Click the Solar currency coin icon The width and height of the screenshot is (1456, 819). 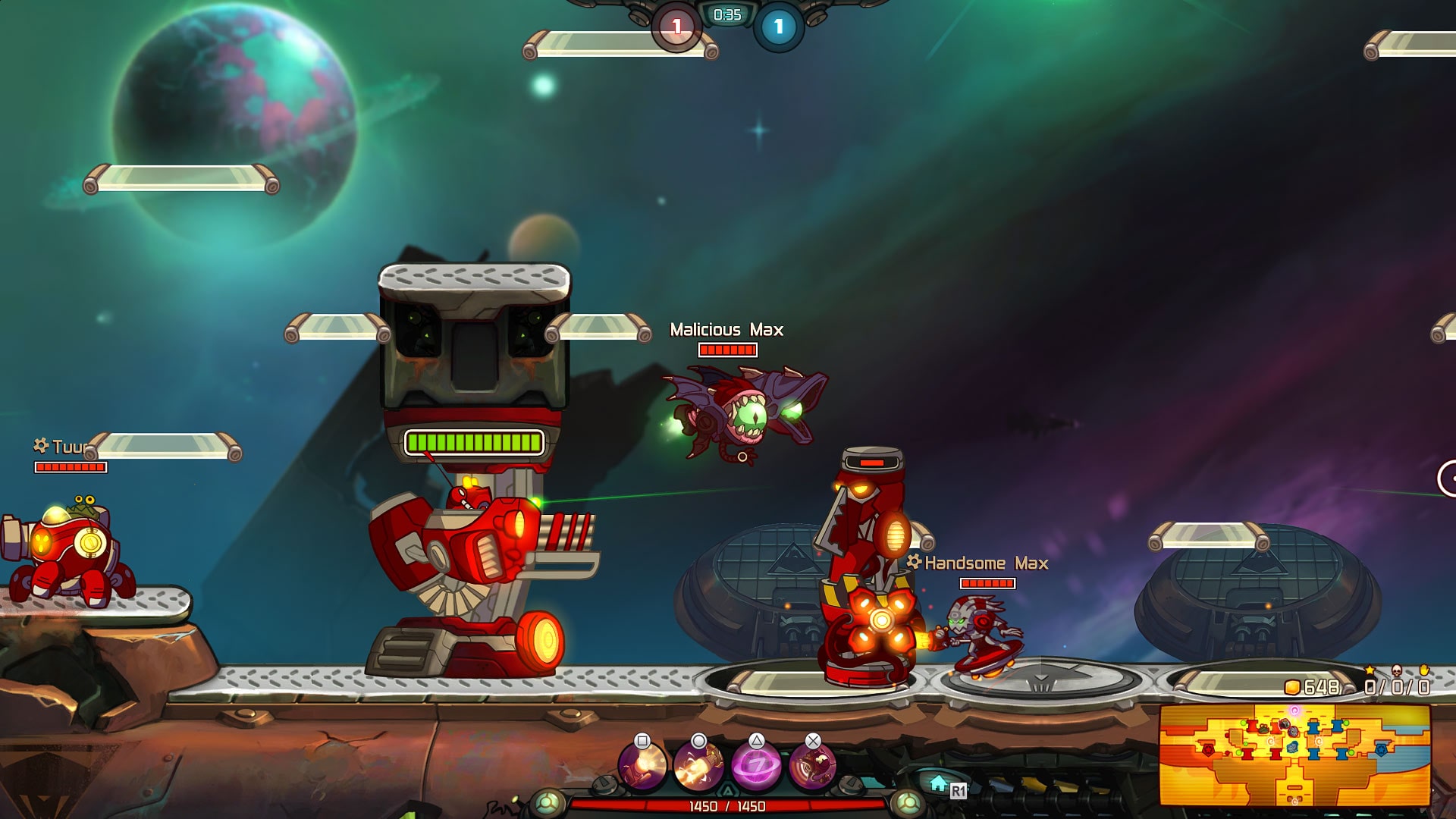coord(1293,688)
